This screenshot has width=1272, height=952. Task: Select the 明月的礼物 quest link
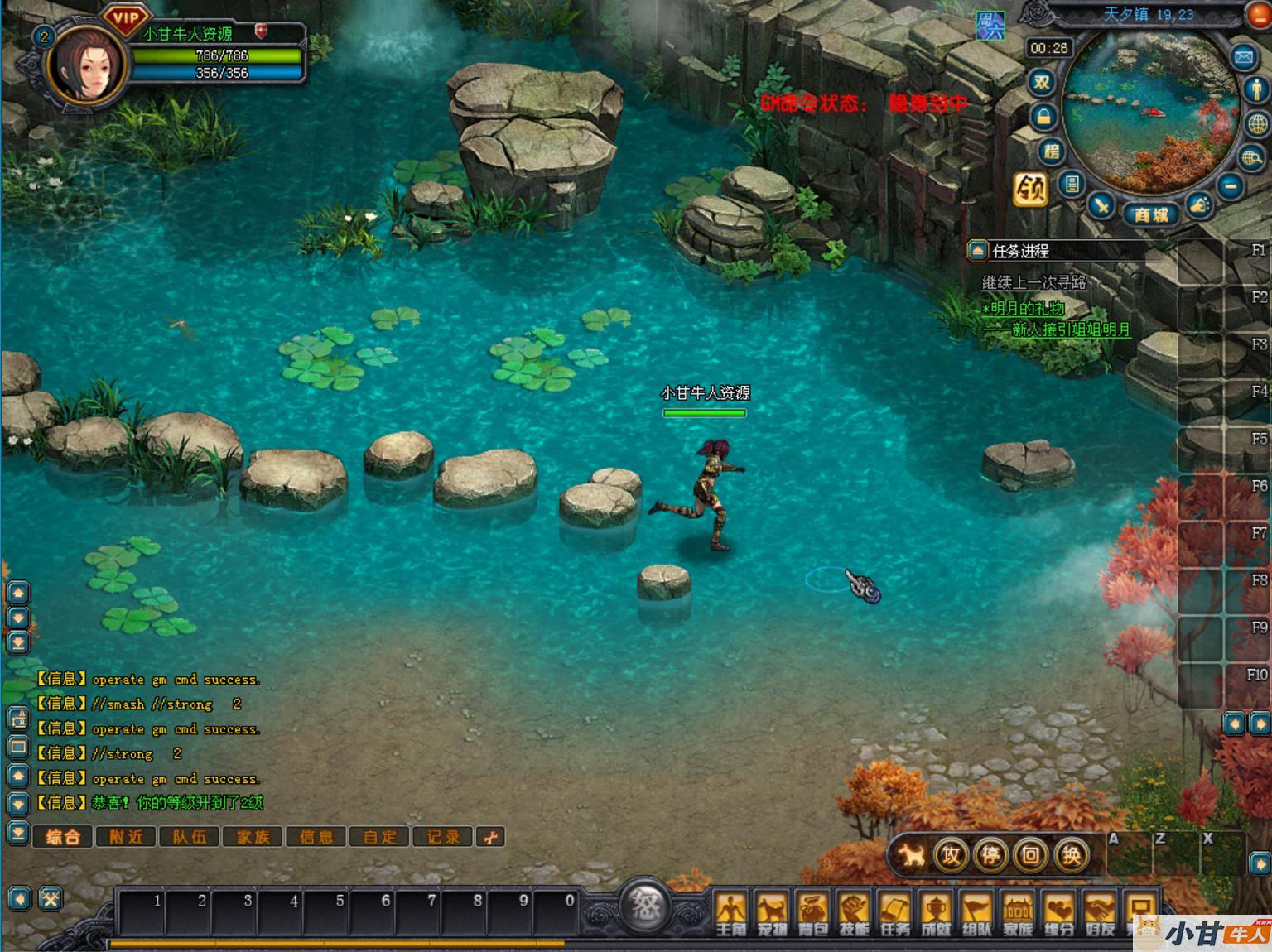click(x=1024, y=309)
